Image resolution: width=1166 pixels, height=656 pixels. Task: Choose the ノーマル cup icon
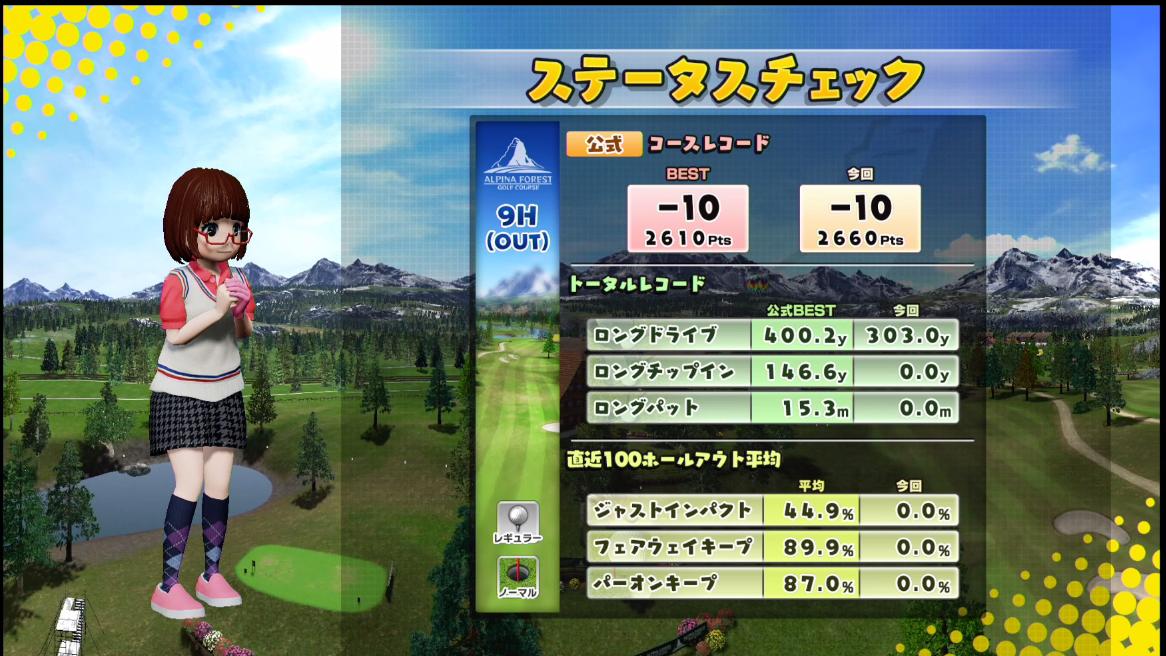tap(518, 577)
